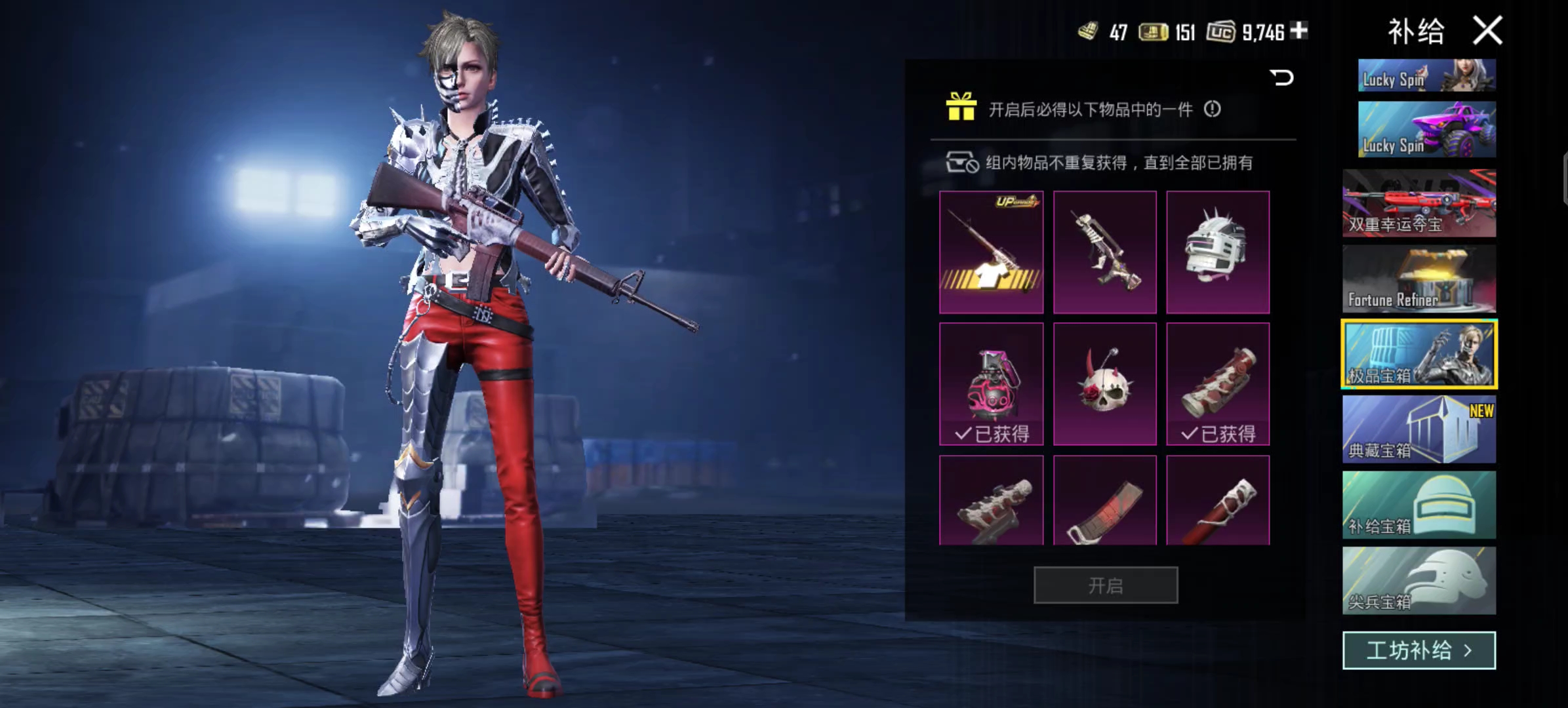This screenshot has height=708, width=1568.
Task: Select the red-white scope attachment reward
Action: (1218, 384)
